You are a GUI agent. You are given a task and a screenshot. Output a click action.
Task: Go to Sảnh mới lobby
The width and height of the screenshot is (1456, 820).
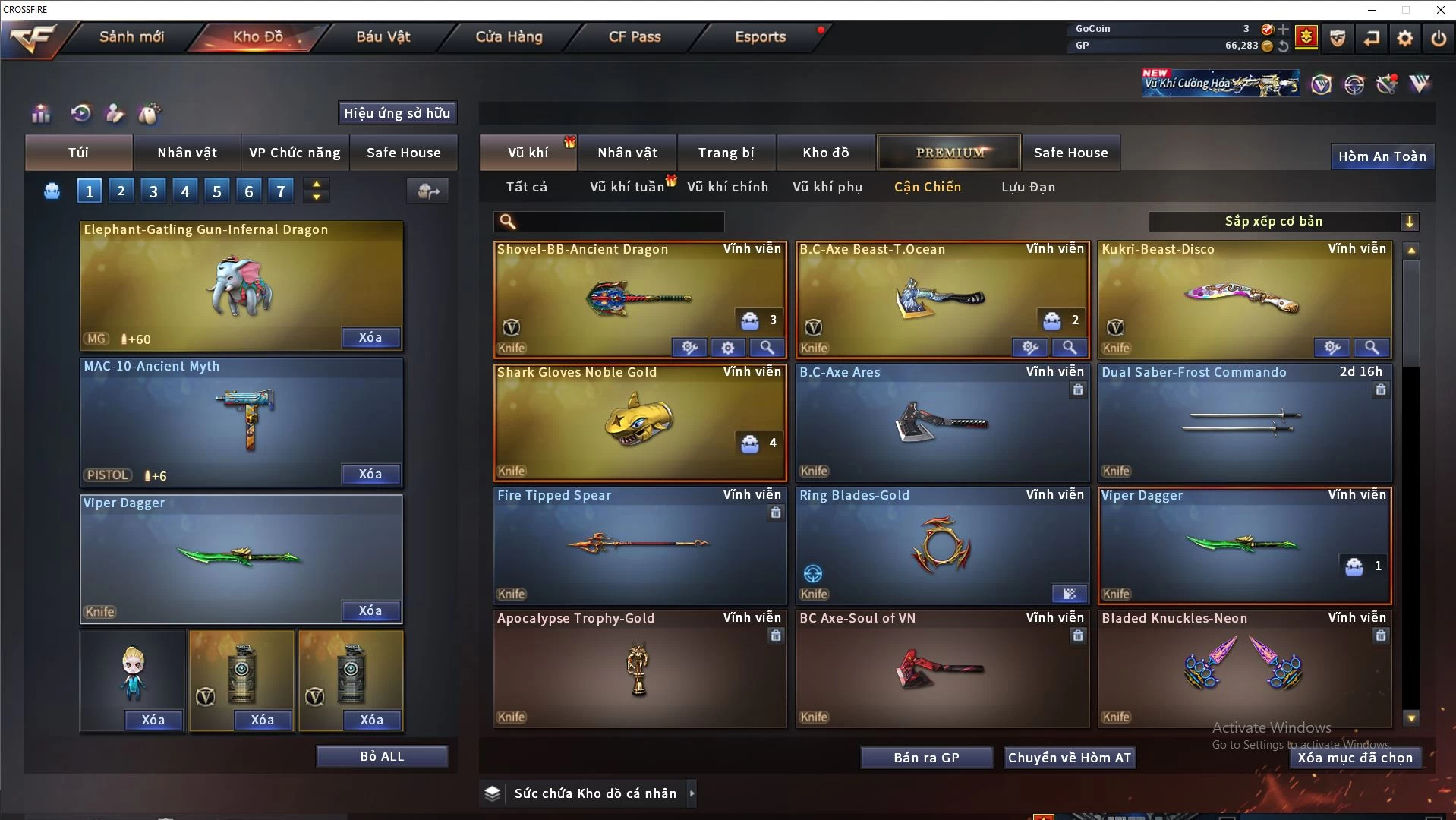(131, 36)
